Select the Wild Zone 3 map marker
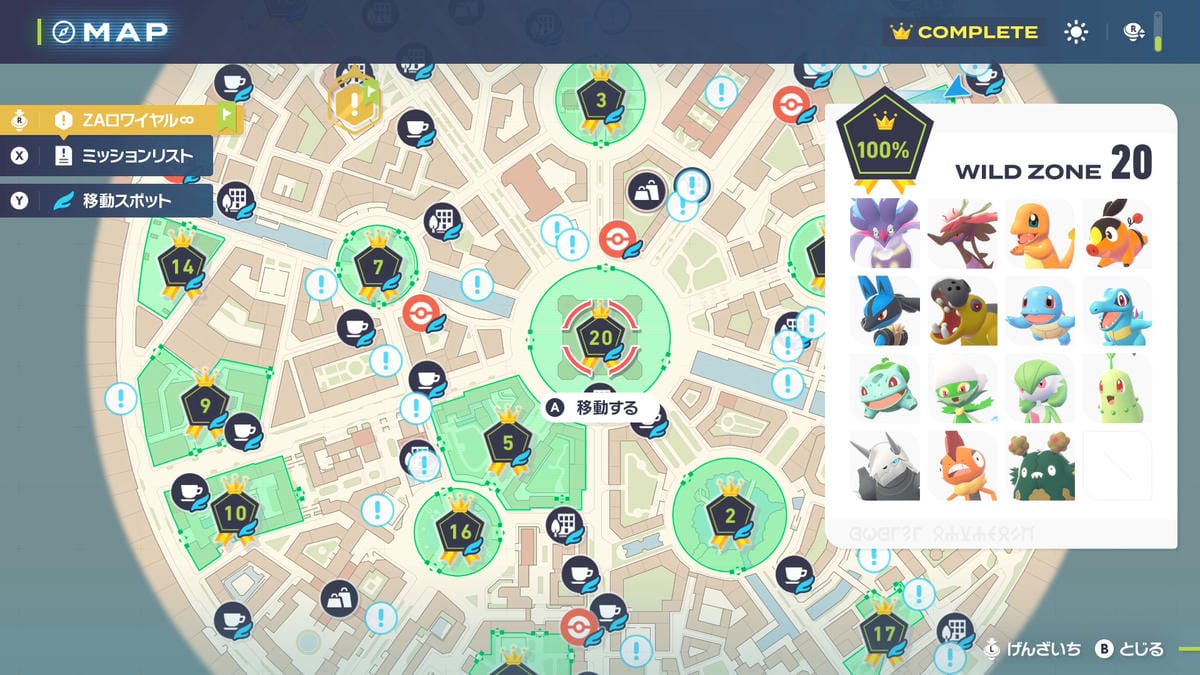This screenshot has height=675, width=1200. tap(601, 101)
